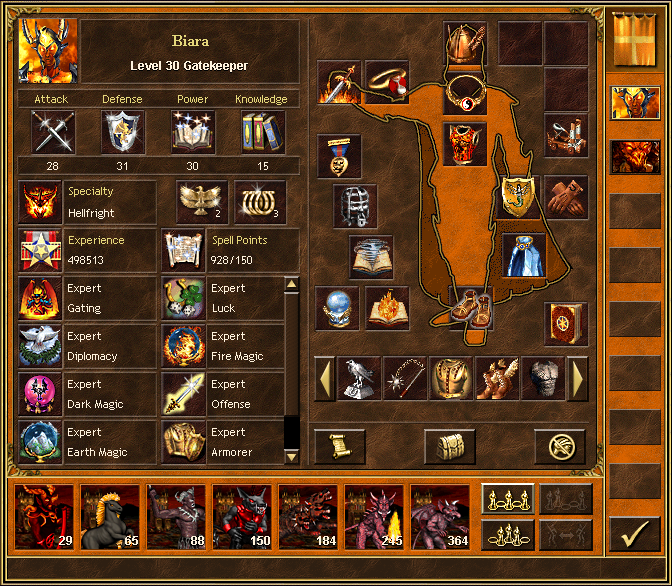Inspect the Hellfright specialty icon
Screen dimensions: 672x586
coord(41,202)
